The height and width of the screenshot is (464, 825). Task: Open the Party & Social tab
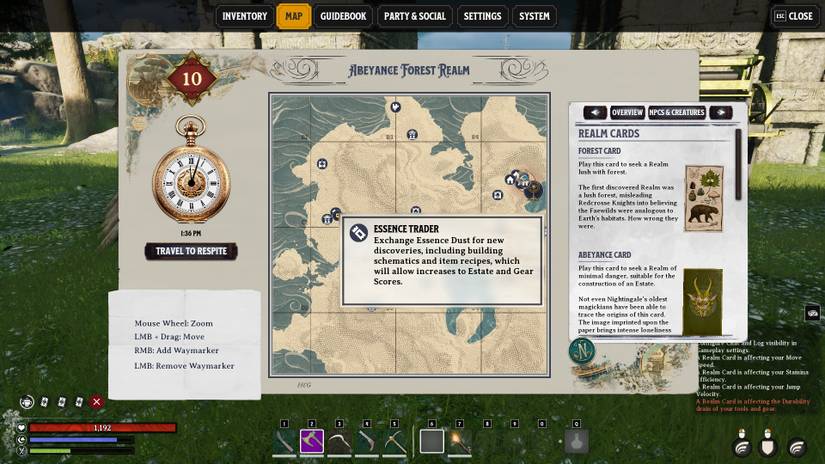(x=414, y=16)
